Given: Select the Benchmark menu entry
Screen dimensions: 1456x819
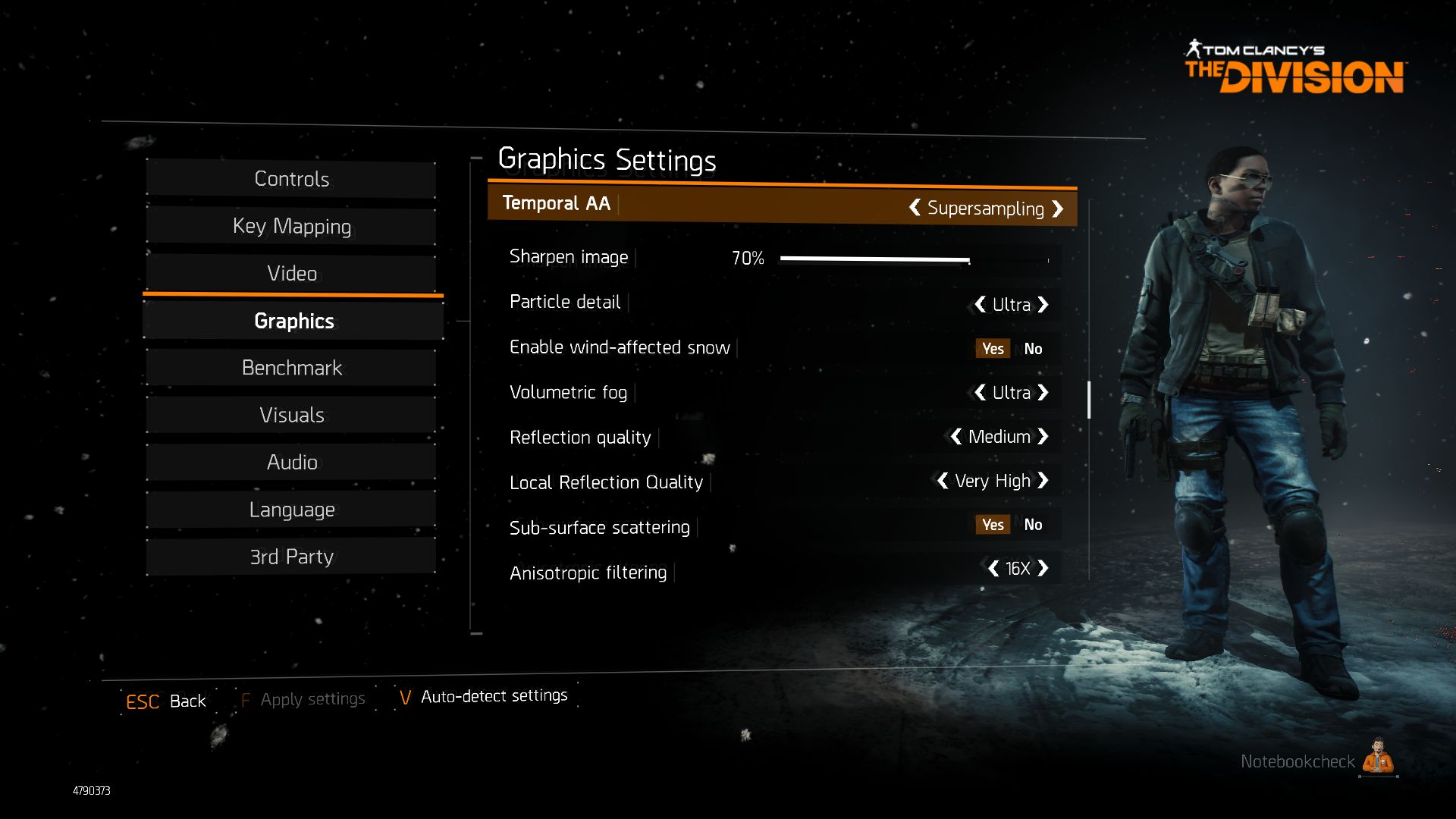Looking at the screenshot, I should tap(291, 368).
